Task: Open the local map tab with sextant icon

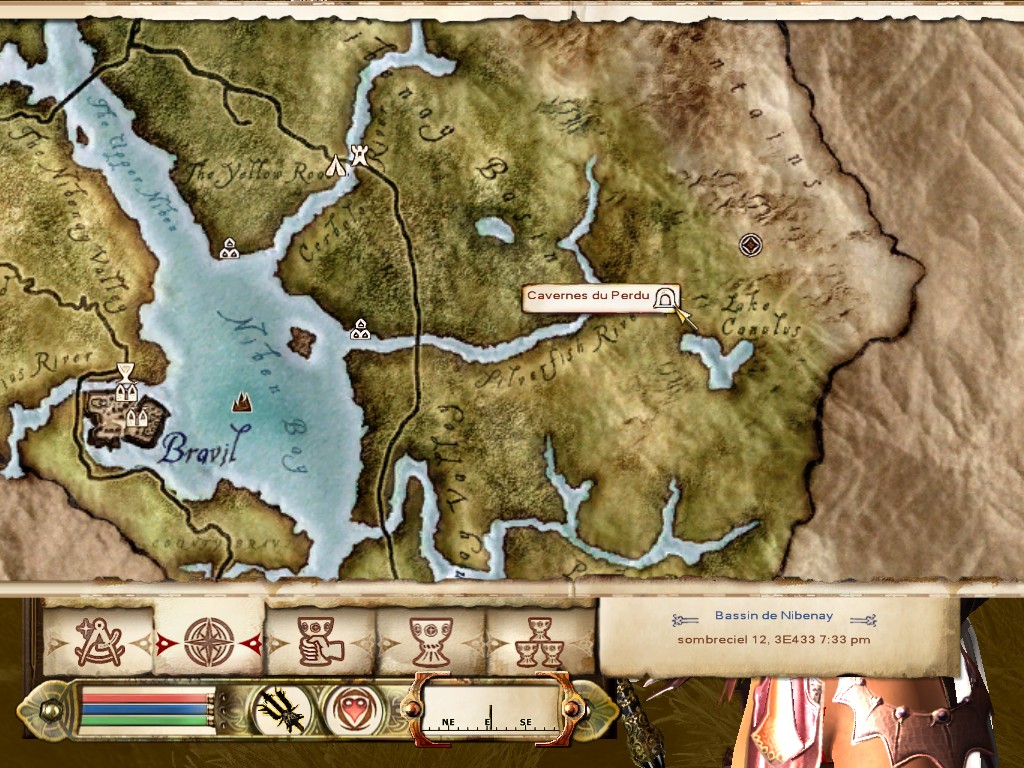Action: tap(98, 641)
